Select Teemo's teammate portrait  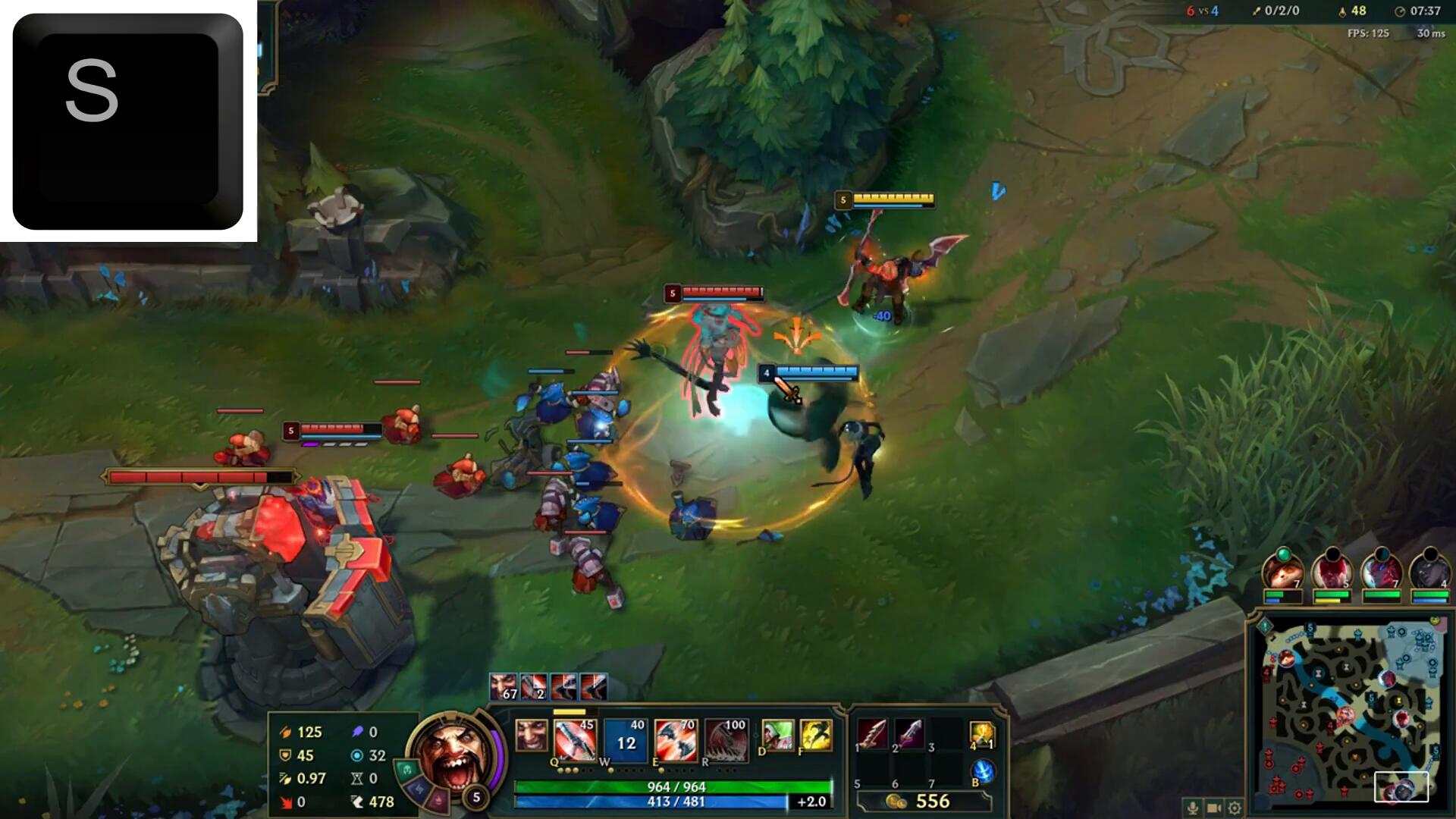pos(1282,572)
